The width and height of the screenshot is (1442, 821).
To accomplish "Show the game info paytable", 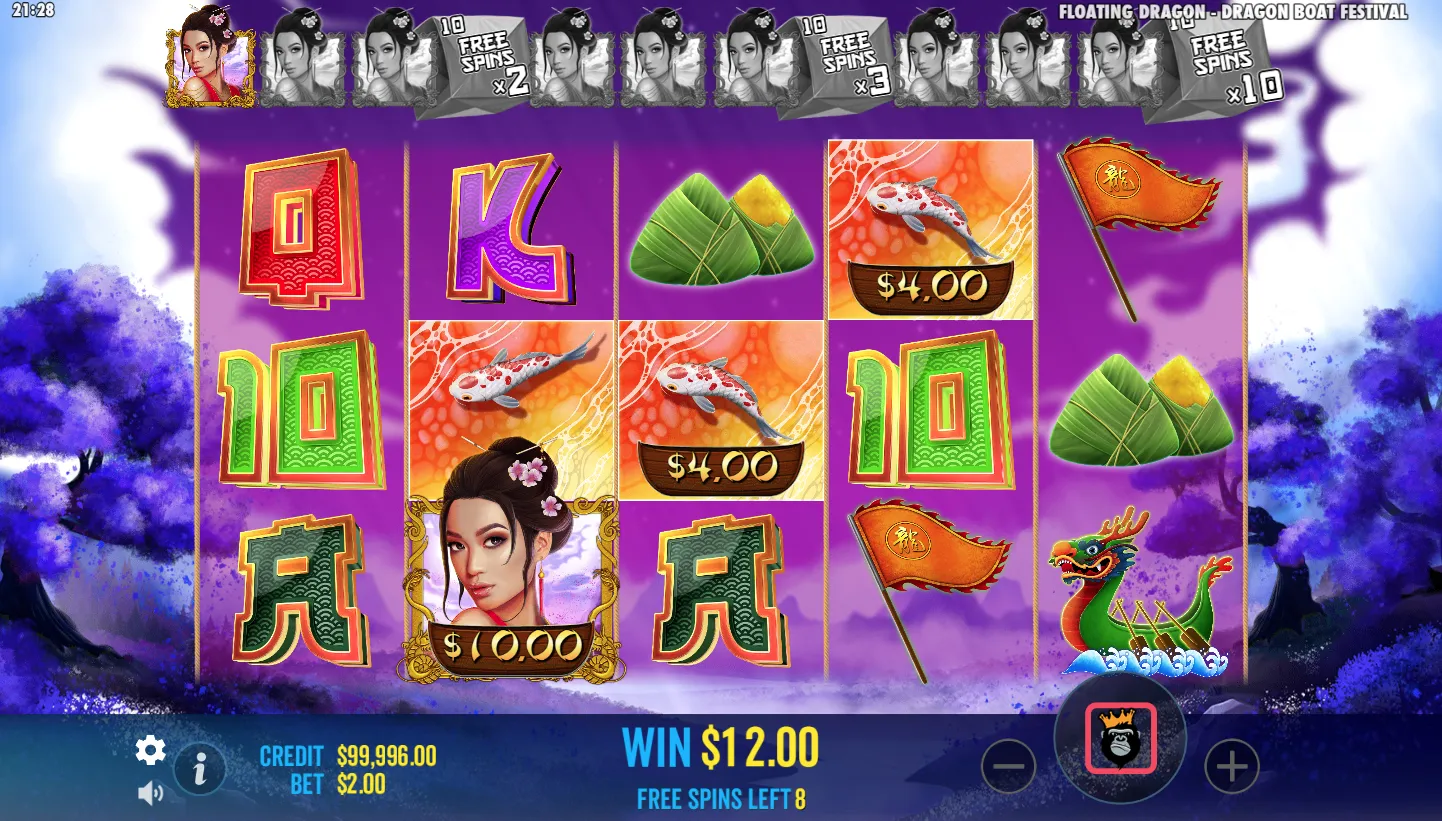I will (x=200, y=768).
